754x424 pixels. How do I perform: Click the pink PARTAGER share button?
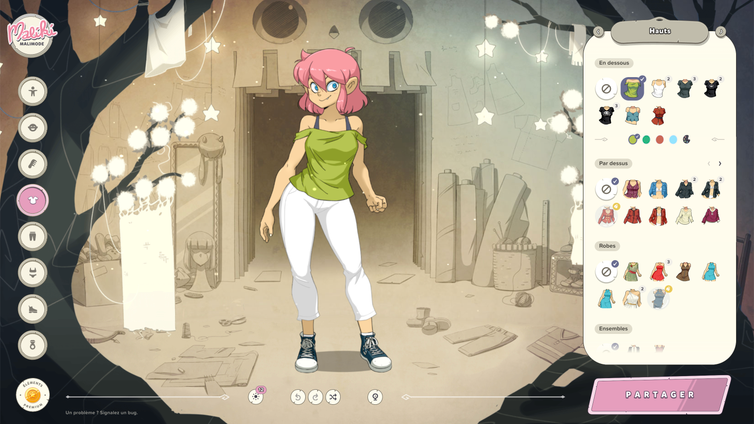click(660, 394)
